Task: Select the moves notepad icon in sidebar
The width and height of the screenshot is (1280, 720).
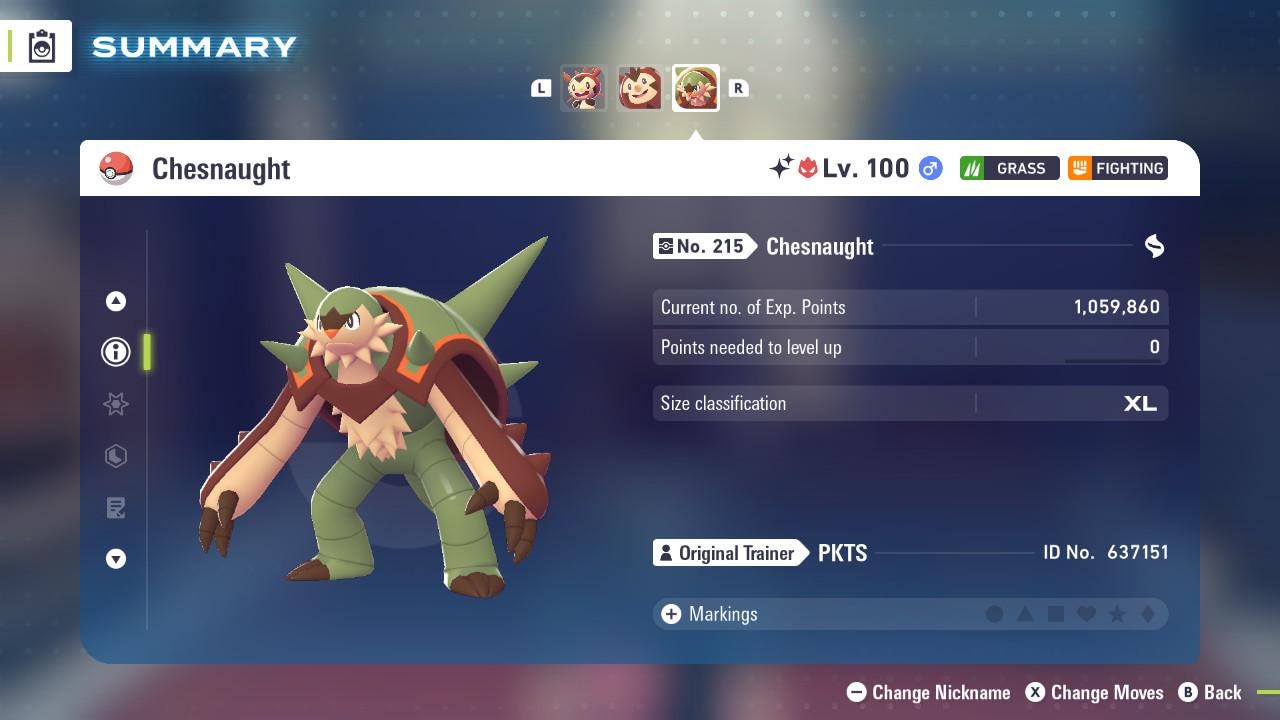Action: pyautogui.click(x=116, y=508)
